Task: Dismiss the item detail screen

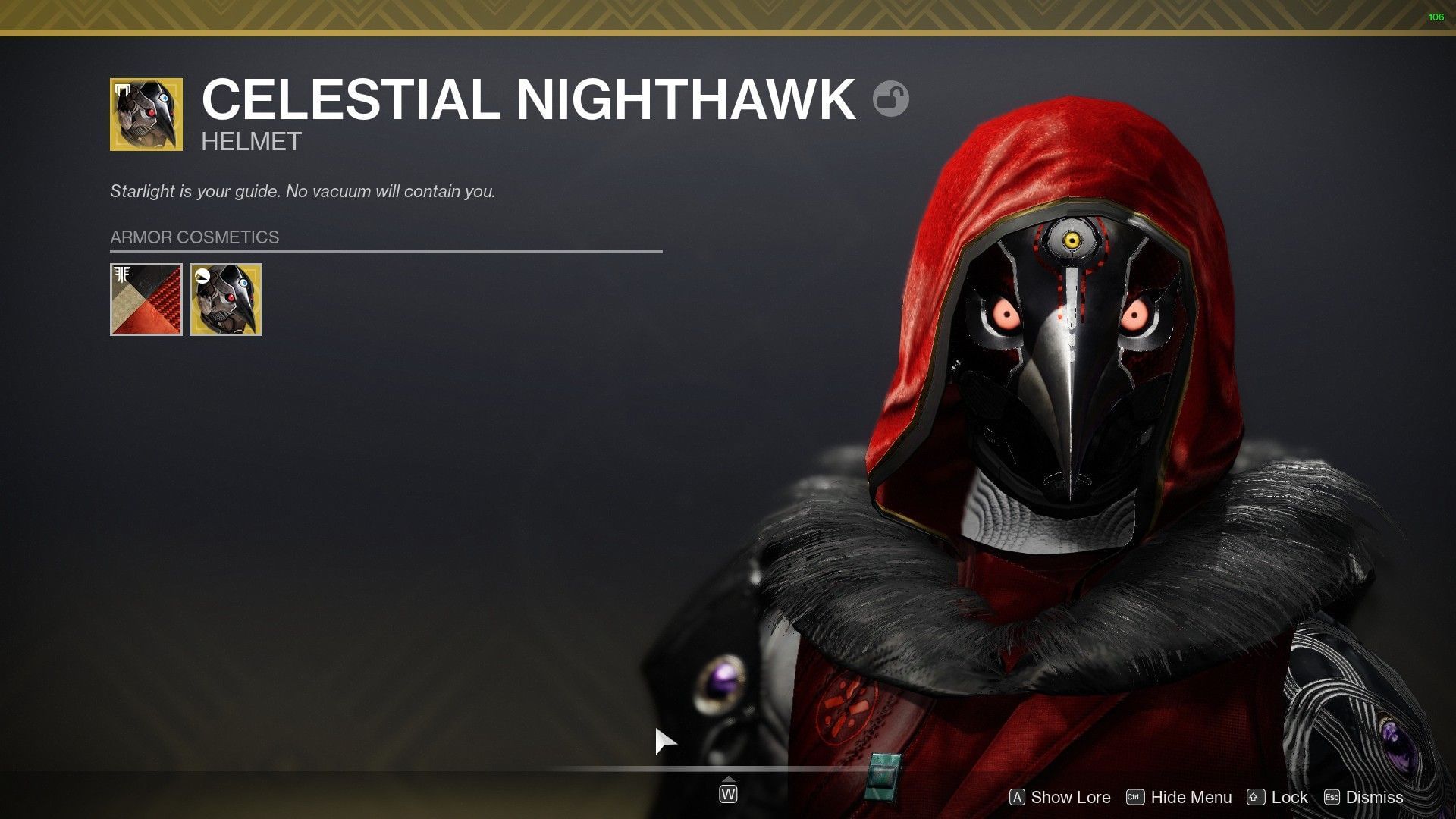Action: point(1376,797)
